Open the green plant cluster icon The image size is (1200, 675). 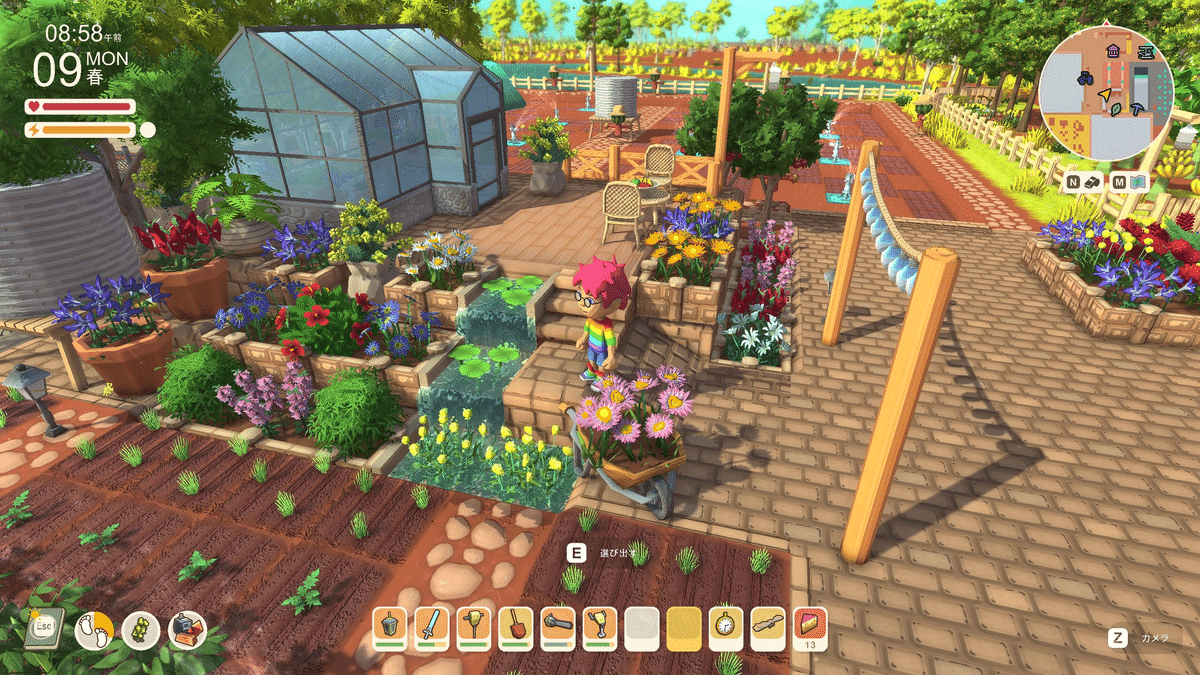click(x=141, y=630)
